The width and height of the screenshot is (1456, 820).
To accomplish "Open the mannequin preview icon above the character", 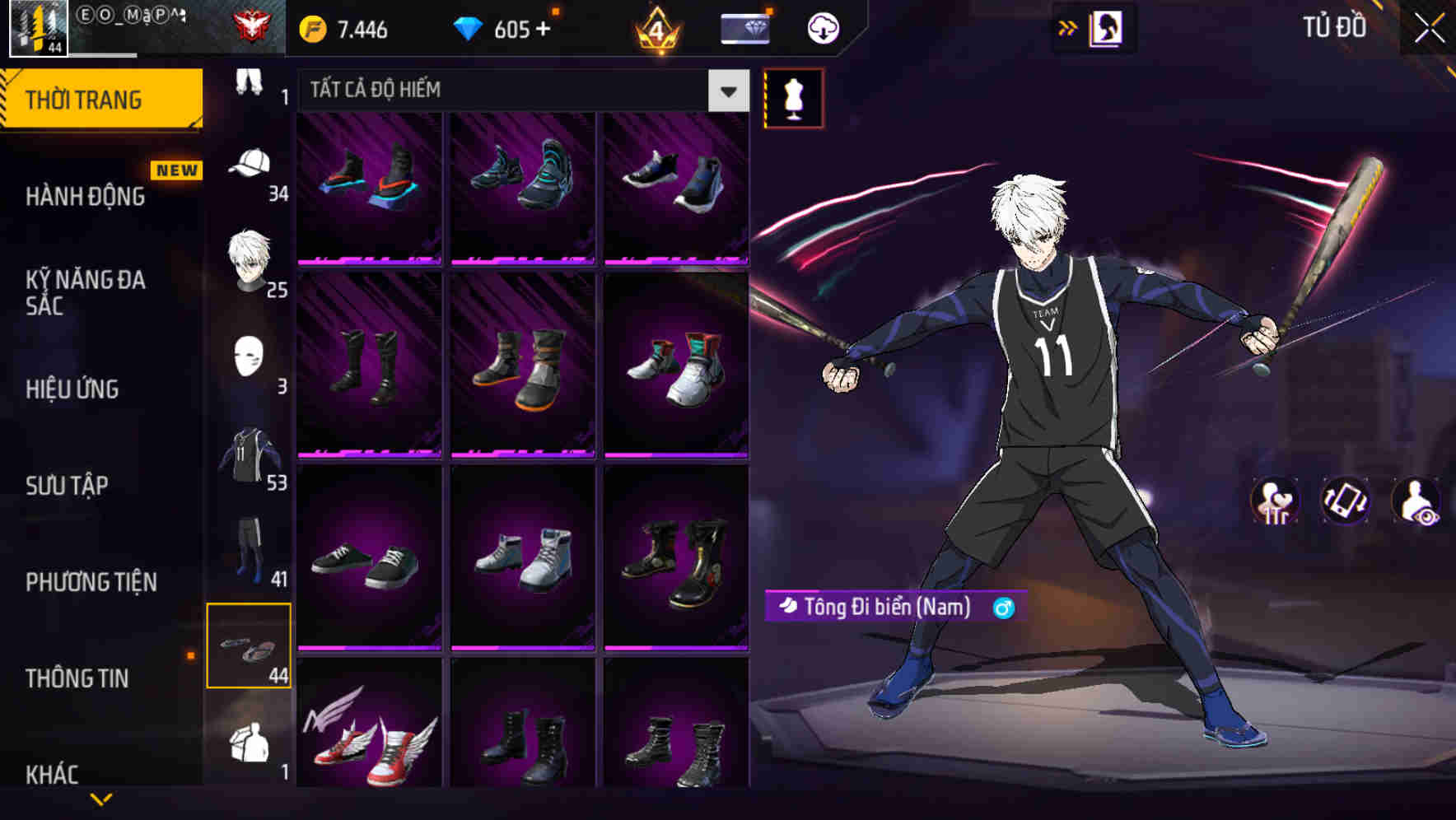I will click(793, 96).
